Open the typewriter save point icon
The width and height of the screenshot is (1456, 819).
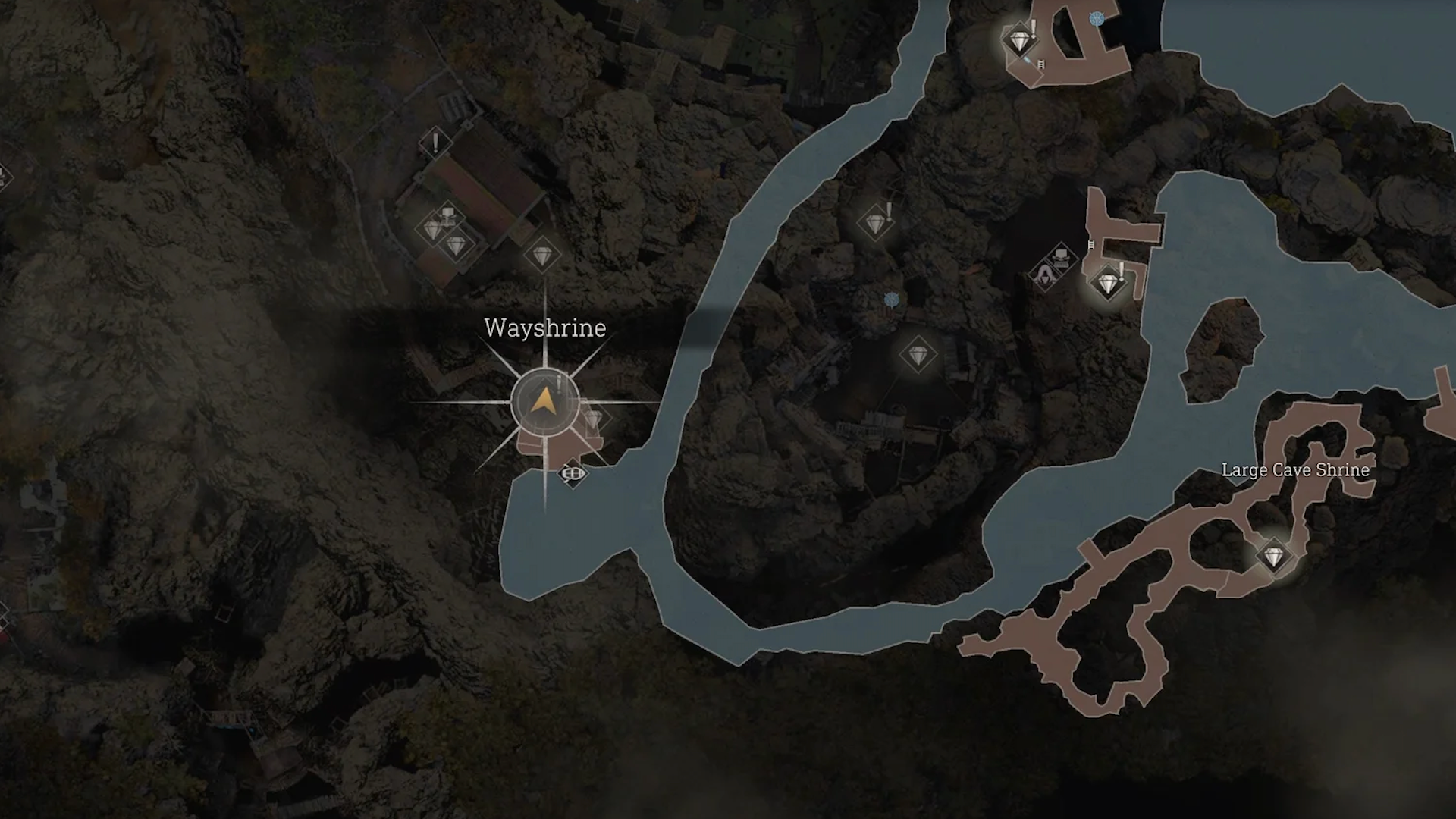click(x=1062, y=256)
